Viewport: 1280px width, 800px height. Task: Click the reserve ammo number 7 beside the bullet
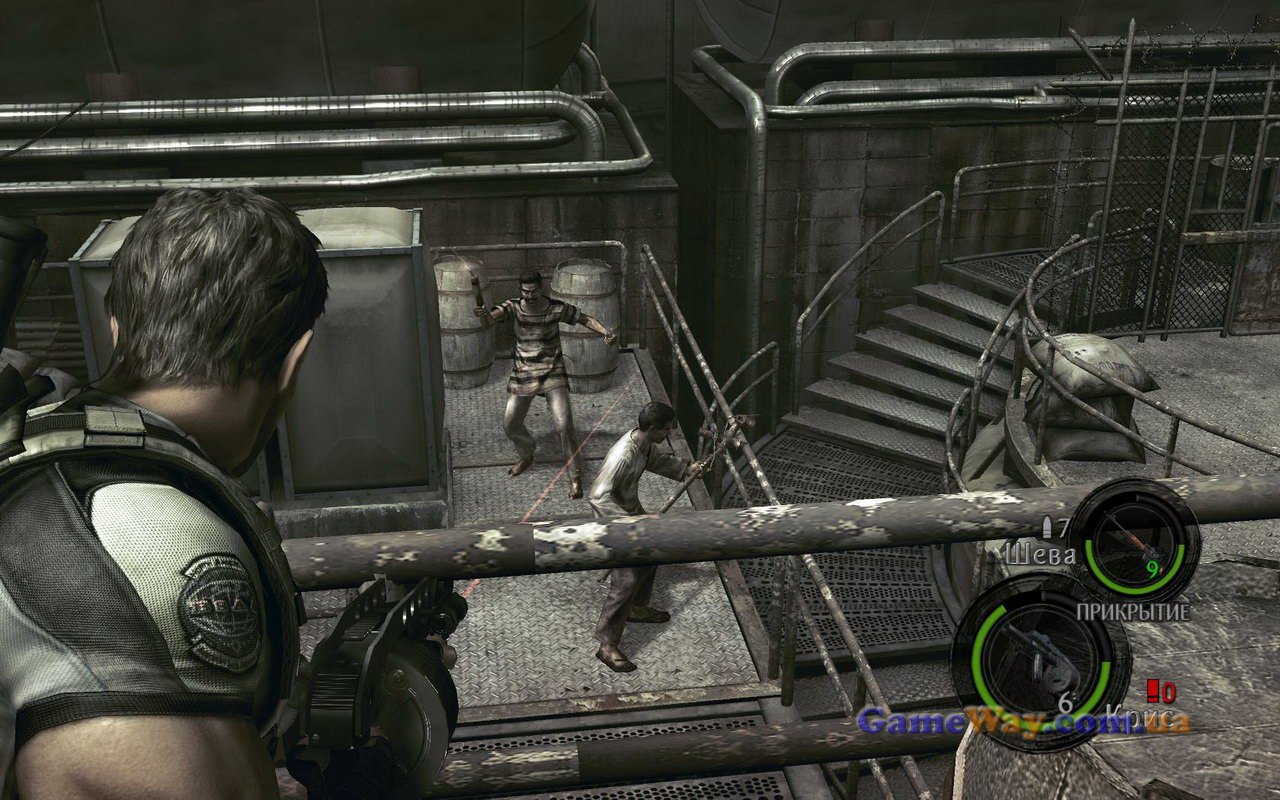(1064, 524)
